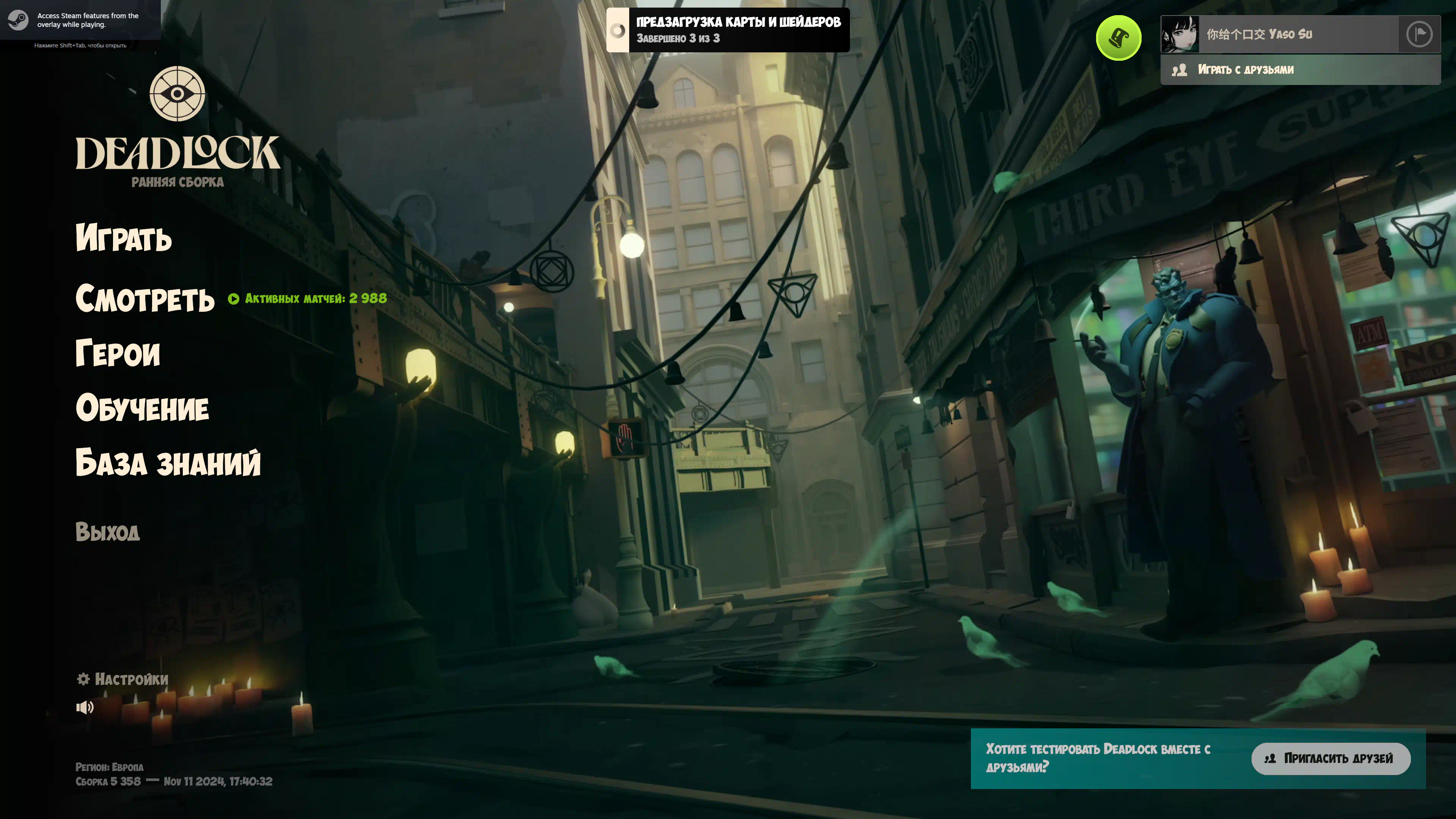Click the green round hat icon
Screen dimensions: 1456x819
1118,38
